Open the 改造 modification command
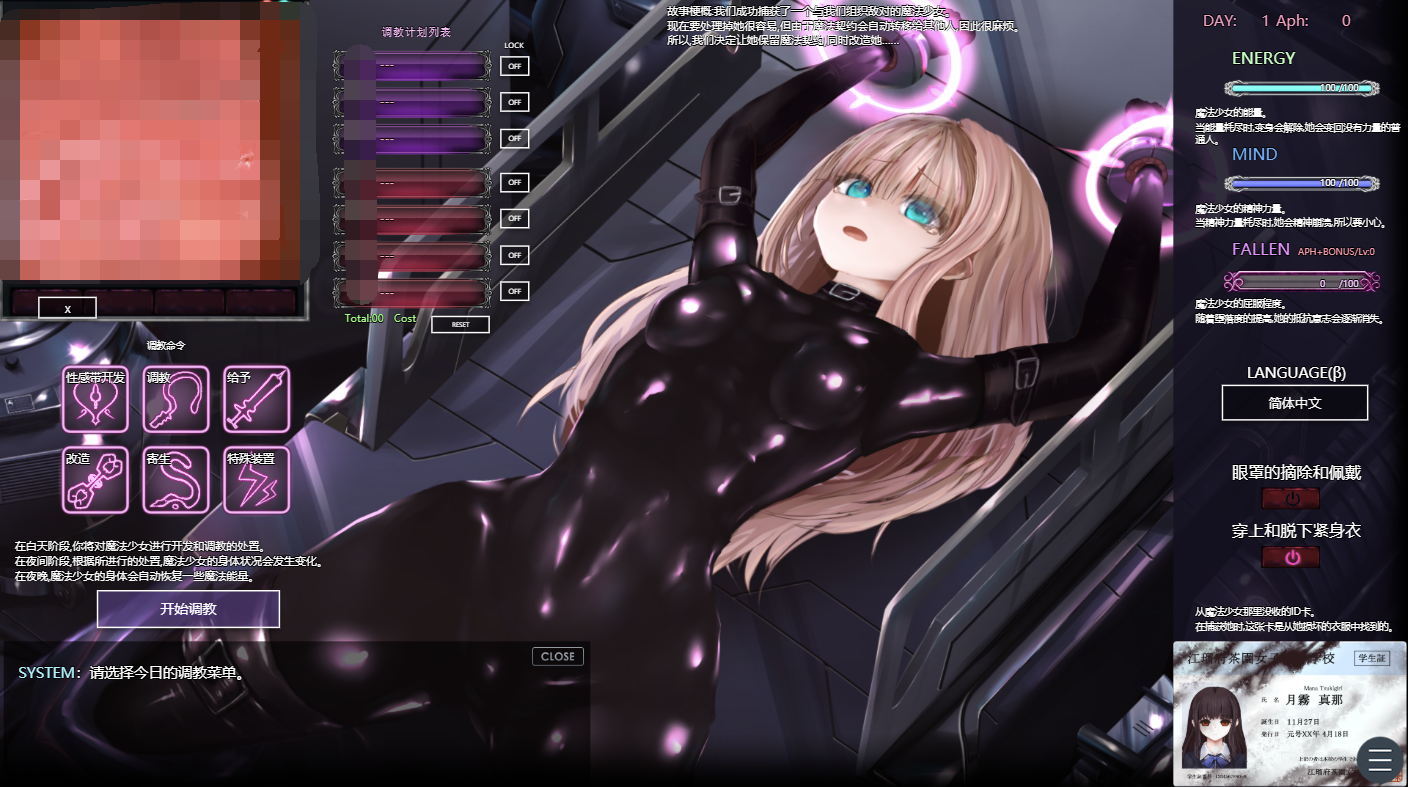 tap(95, 481)
